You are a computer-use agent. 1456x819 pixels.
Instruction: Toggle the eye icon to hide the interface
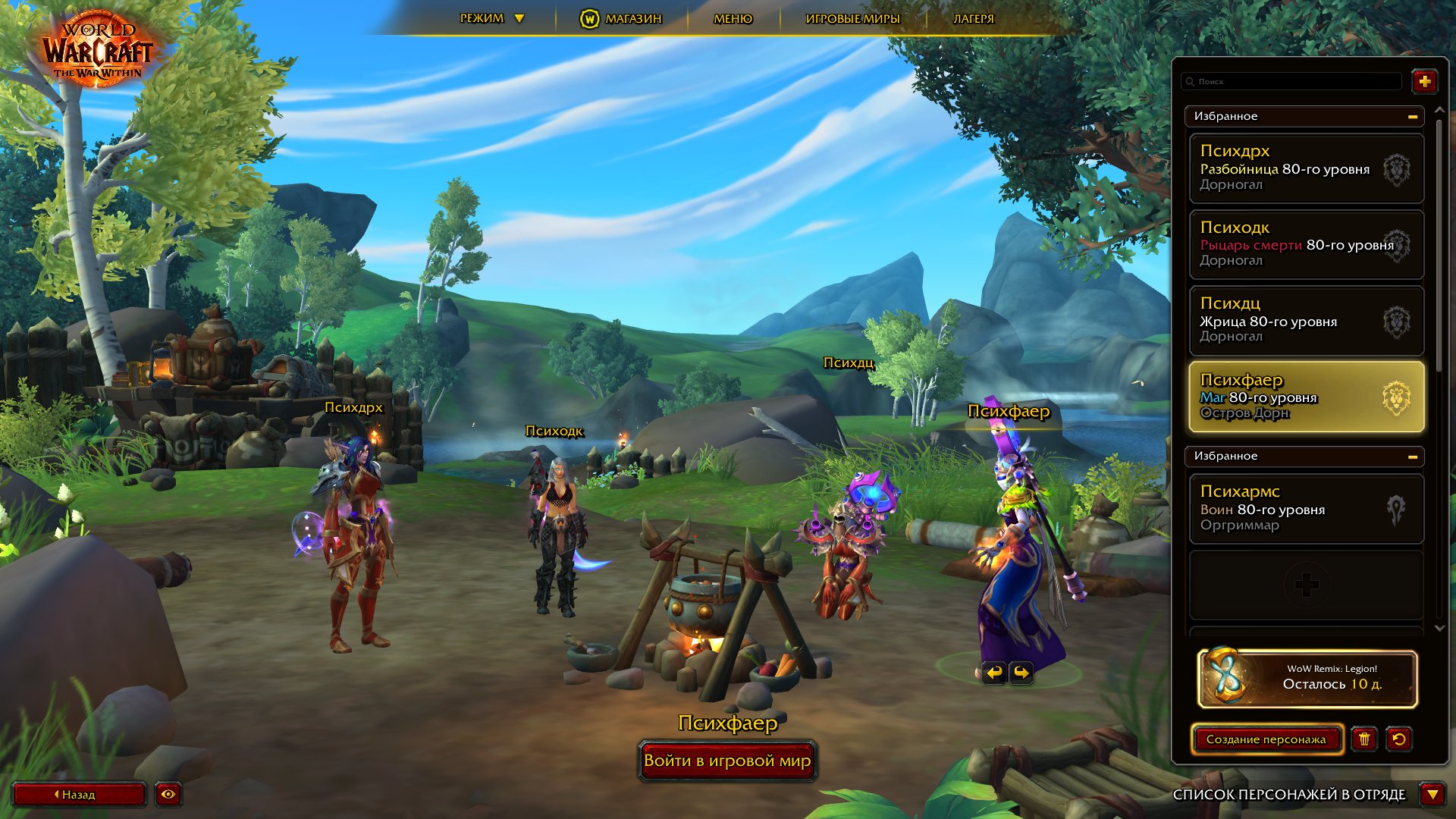(168, 795)
